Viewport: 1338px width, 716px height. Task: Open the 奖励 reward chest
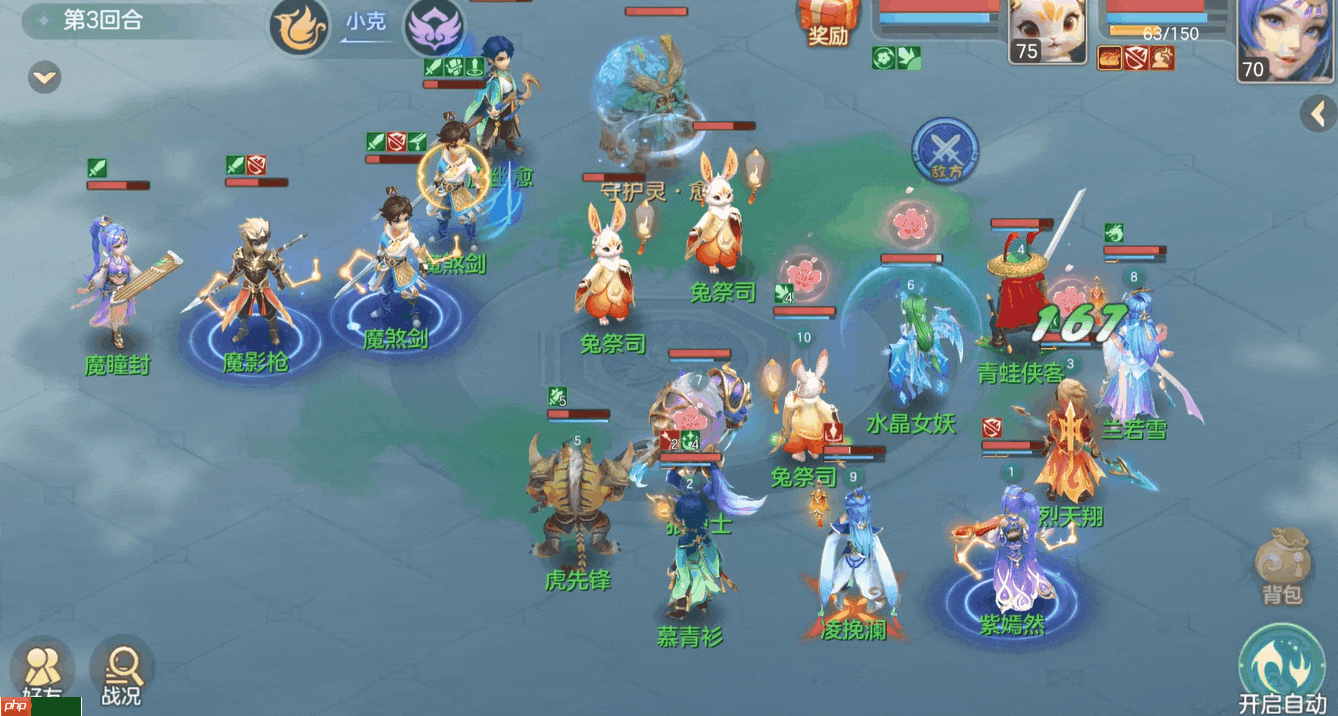pos(827,22)
